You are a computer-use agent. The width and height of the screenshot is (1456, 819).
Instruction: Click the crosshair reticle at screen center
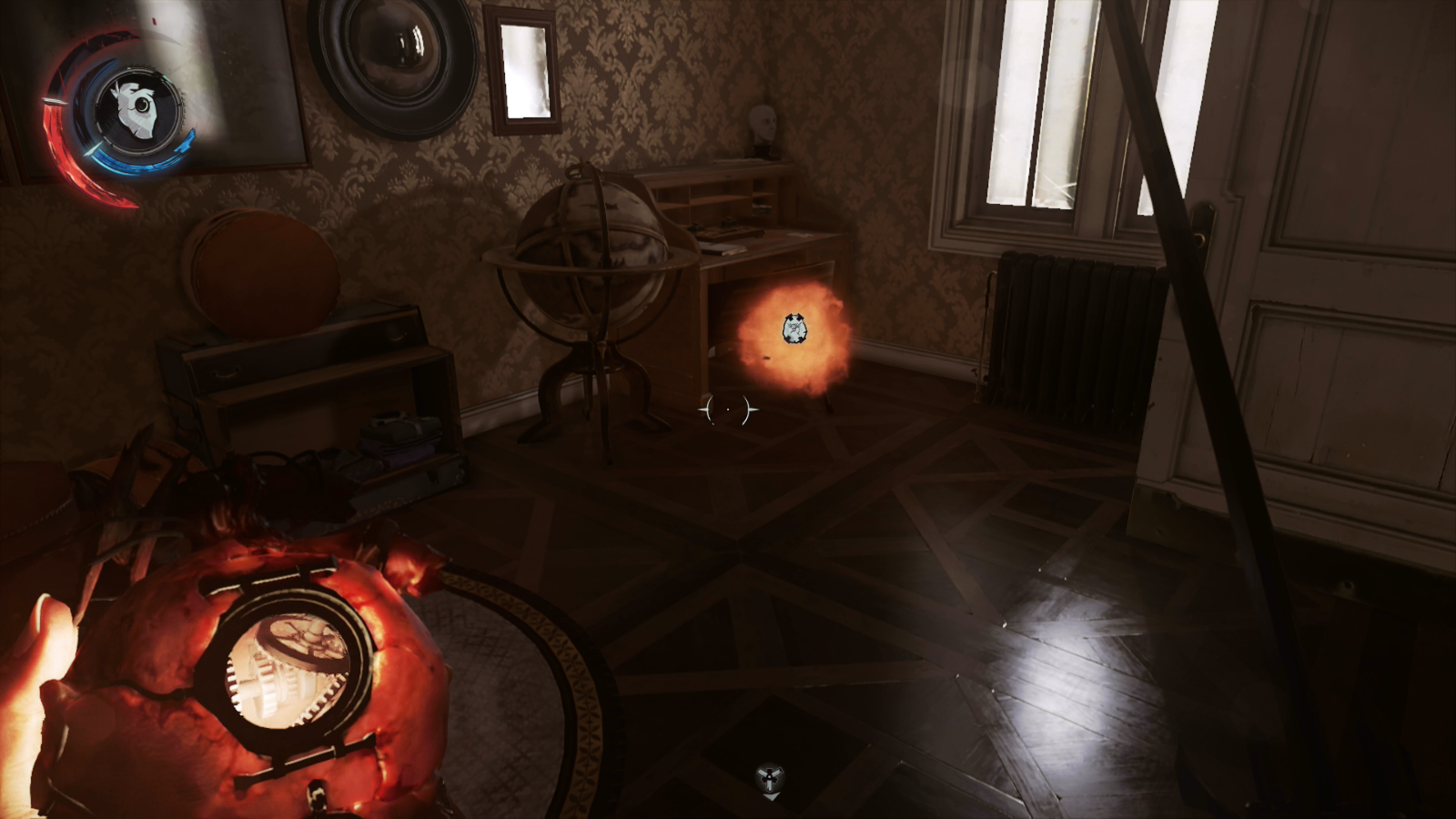[x=726, y=410]
